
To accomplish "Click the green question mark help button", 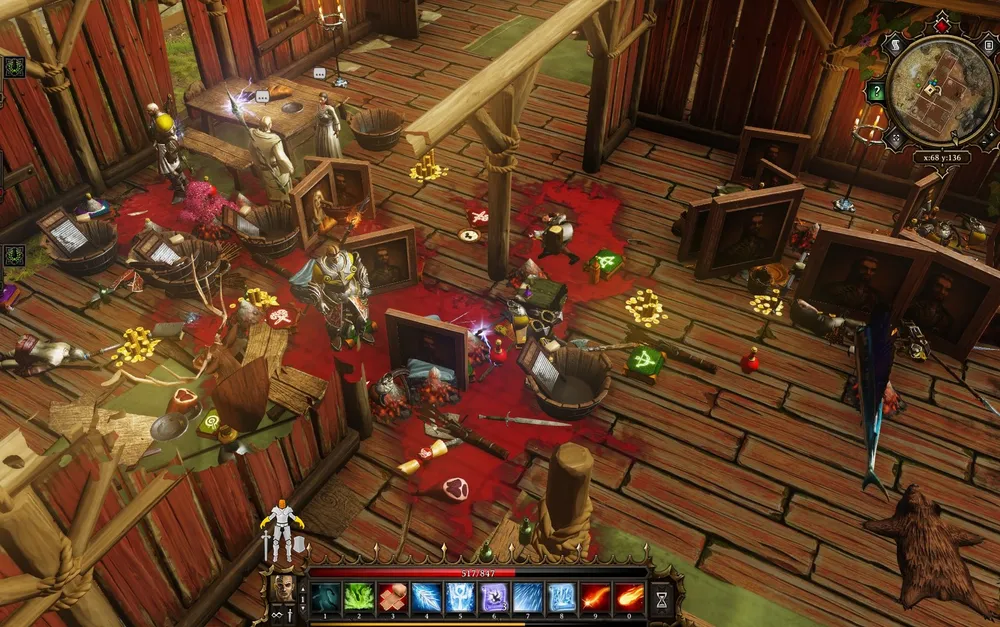I will (x=876, y=93).
